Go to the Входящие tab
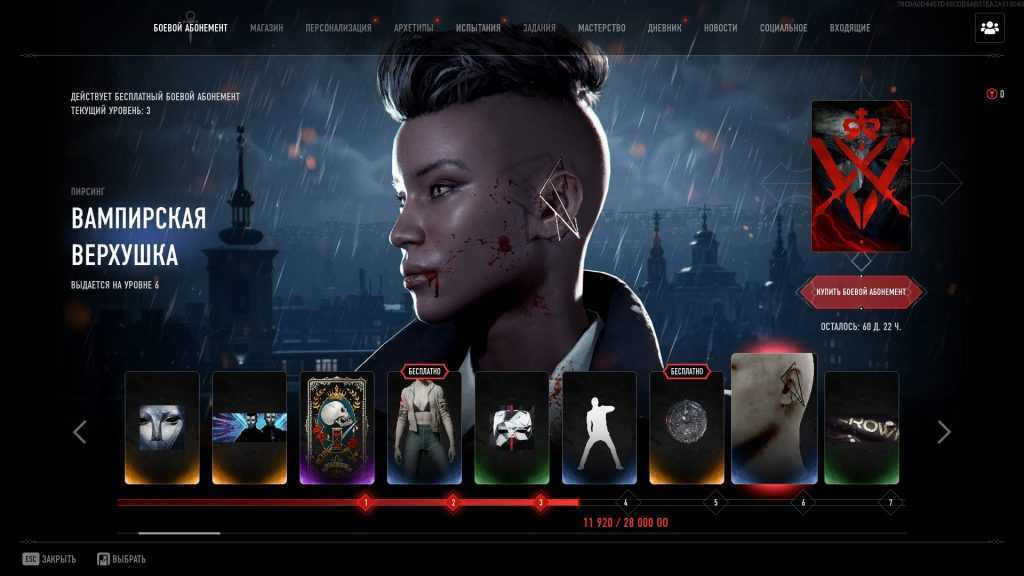 [x=850, y=28]
